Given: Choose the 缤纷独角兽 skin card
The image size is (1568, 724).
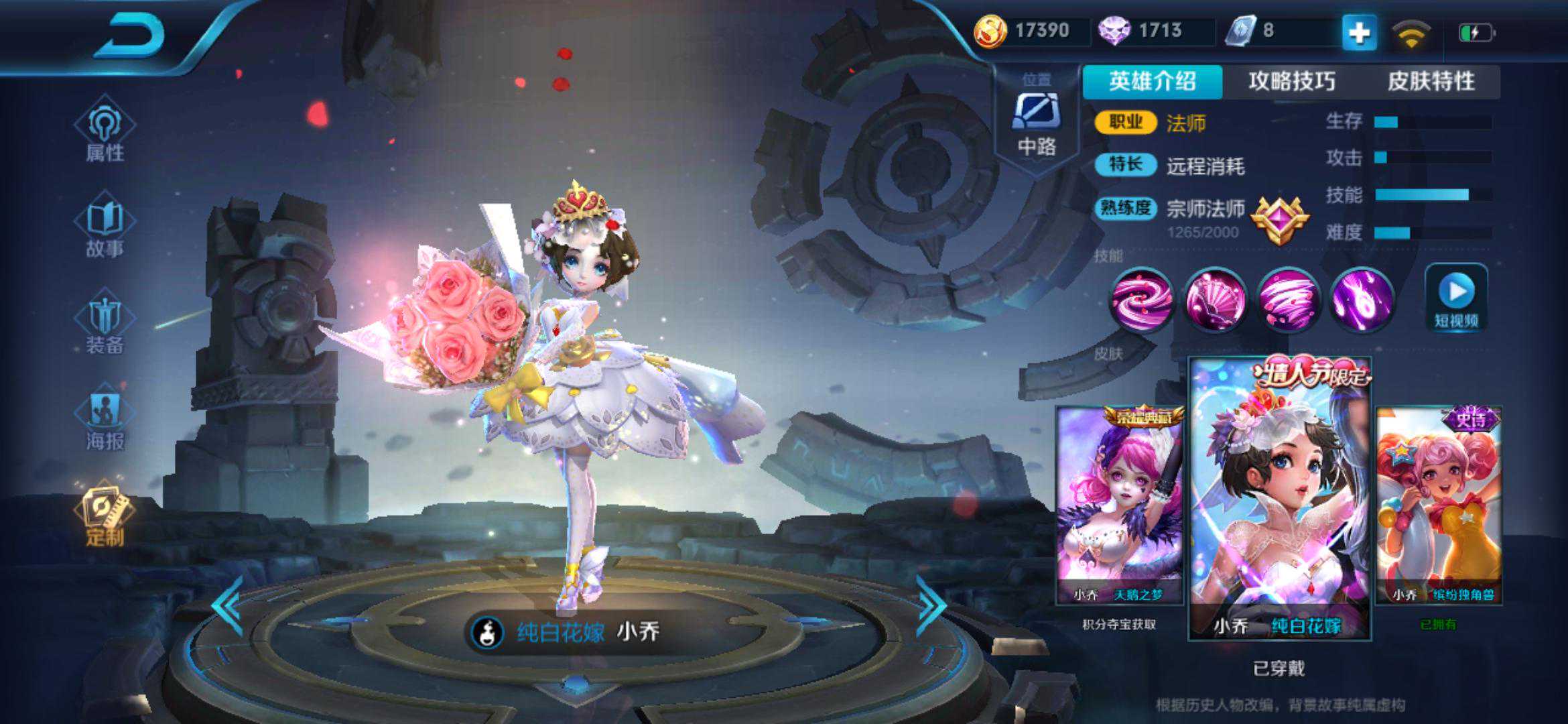Looking at the screenshot, I should point(1438,506).
